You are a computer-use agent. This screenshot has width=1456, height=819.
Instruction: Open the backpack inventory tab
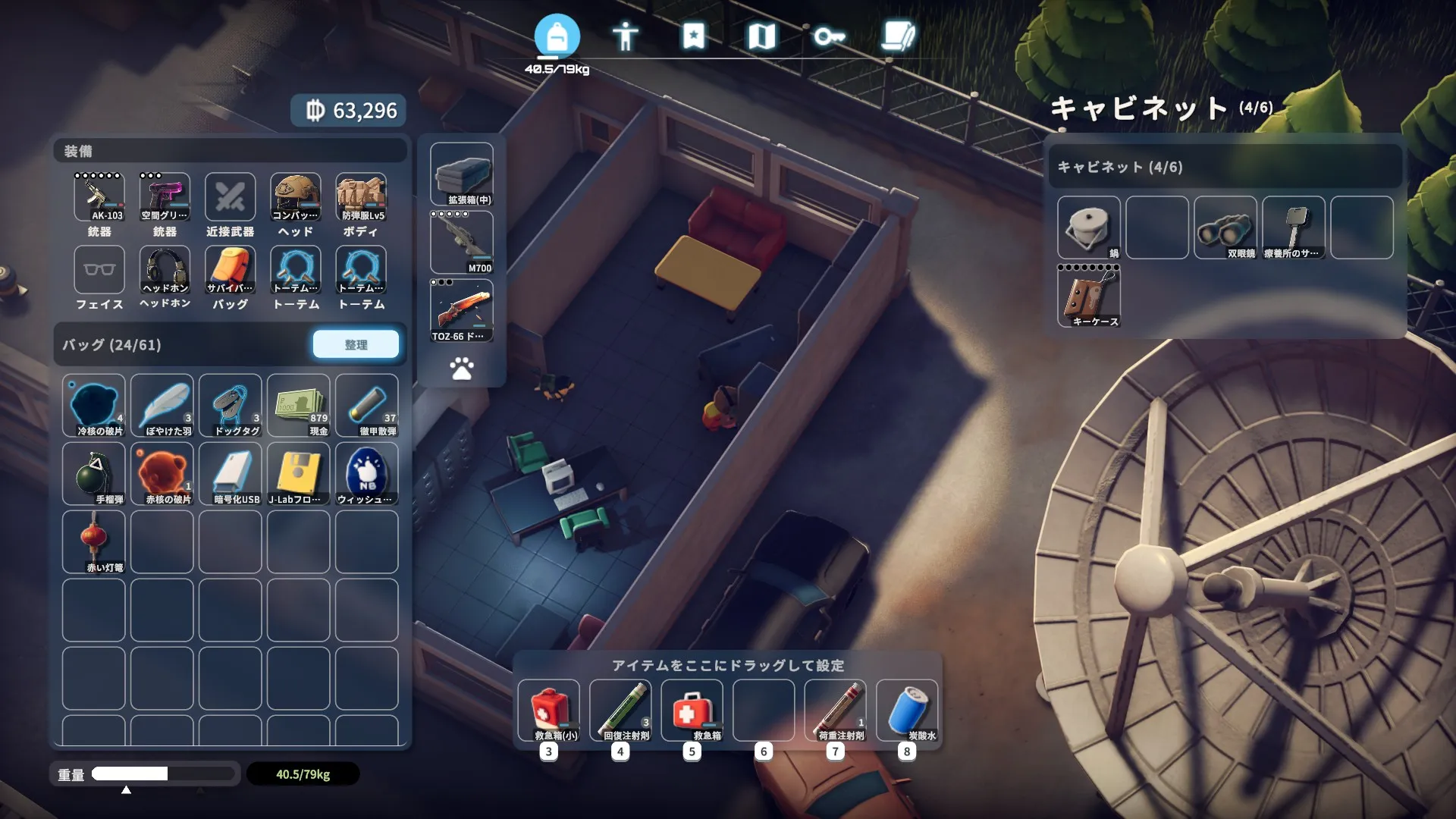tap(557, 36)
